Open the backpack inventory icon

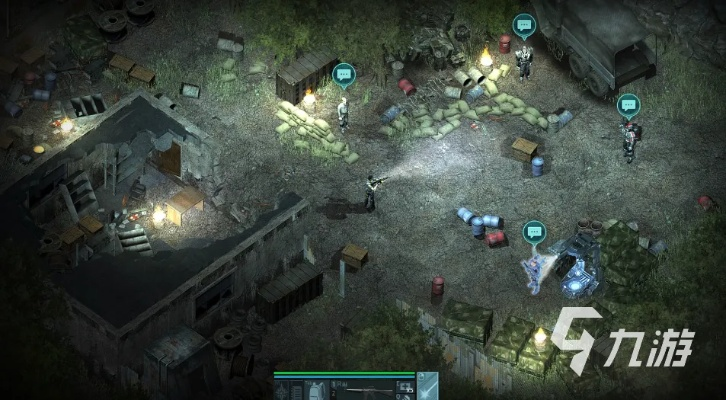315,391
